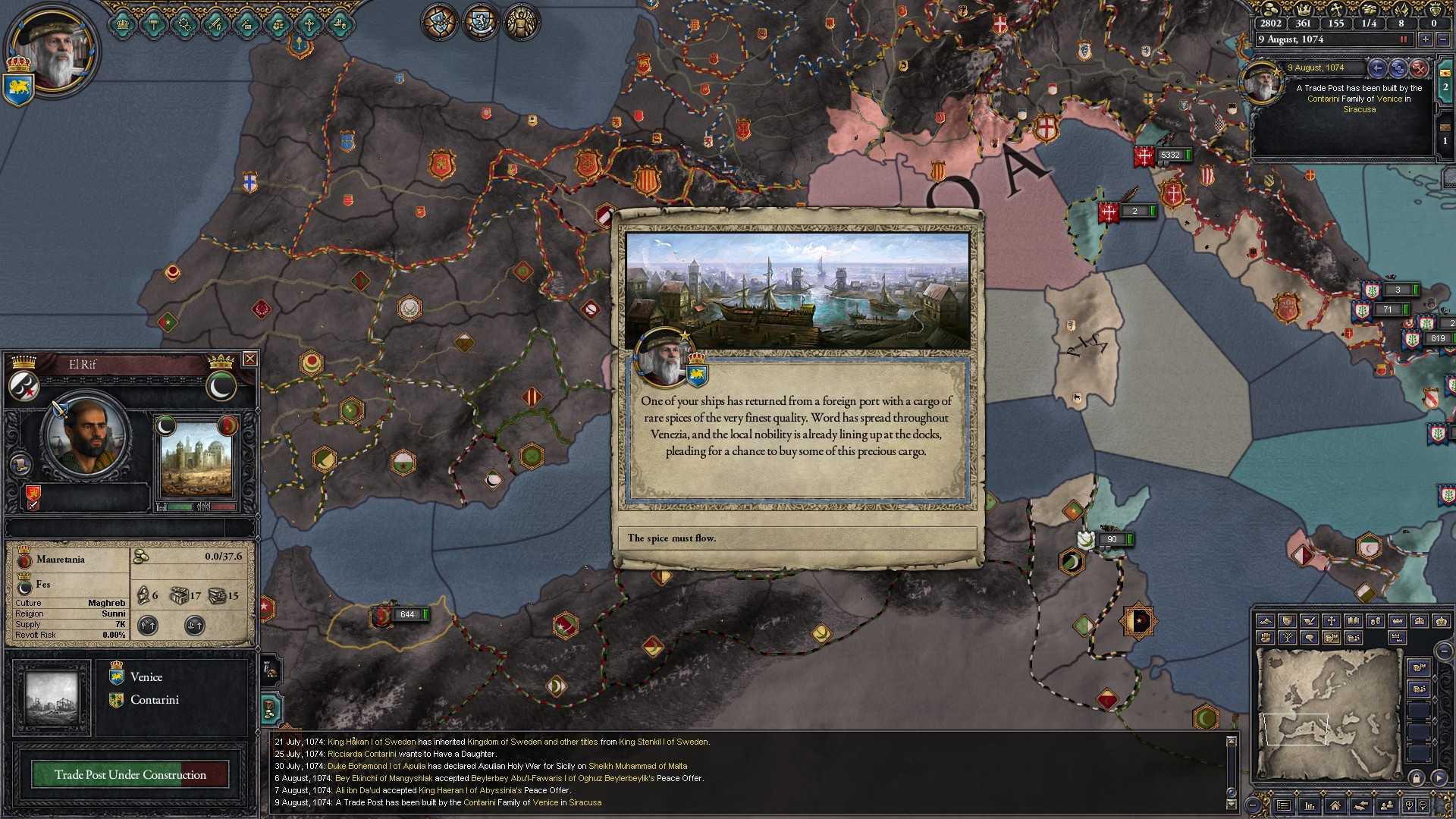Open the ledger via the chart icon
Screen dimensions: 1456x819
pos(1310,805)
